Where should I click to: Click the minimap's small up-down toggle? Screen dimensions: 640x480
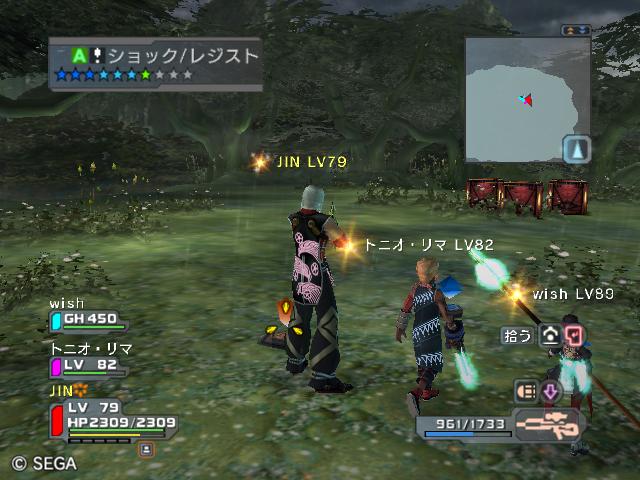(574, 31)
